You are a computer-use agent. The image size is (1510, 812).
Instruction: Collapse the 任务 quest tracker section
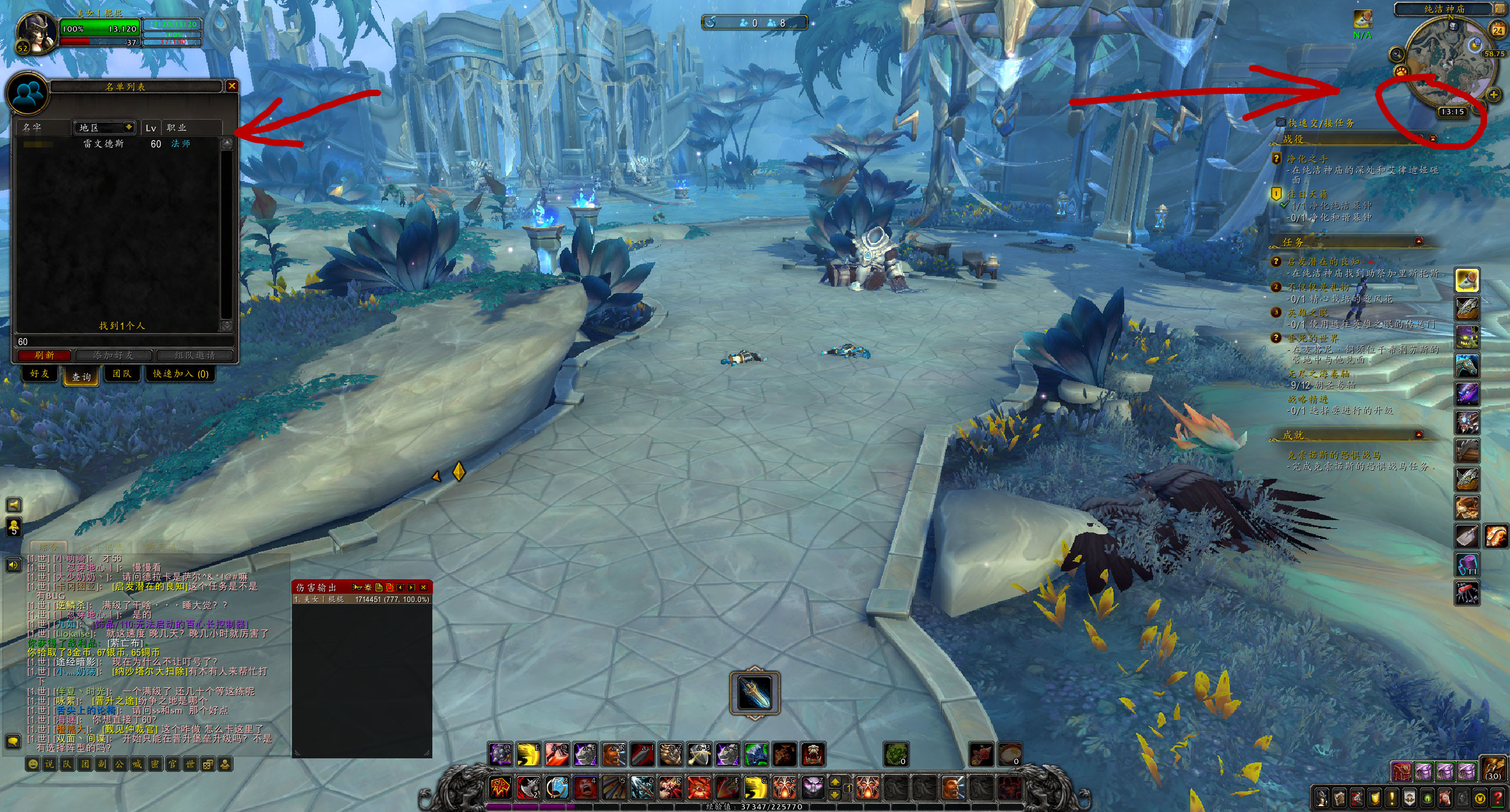1419,242
